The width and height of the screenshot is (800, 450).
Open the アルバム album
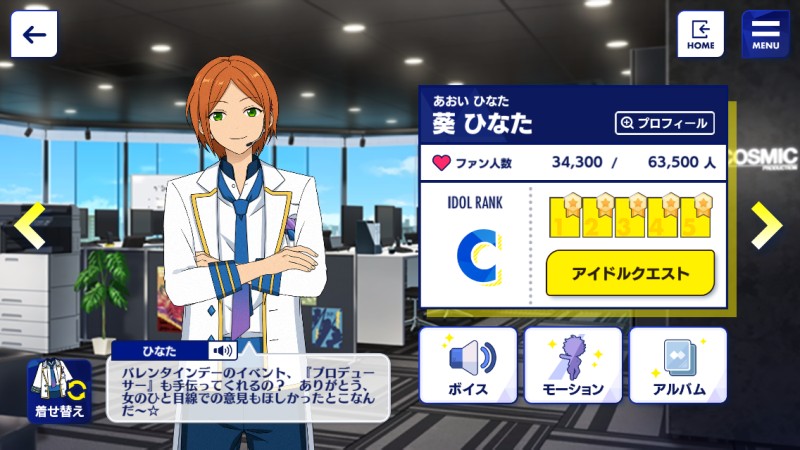(x=678, y=365)
